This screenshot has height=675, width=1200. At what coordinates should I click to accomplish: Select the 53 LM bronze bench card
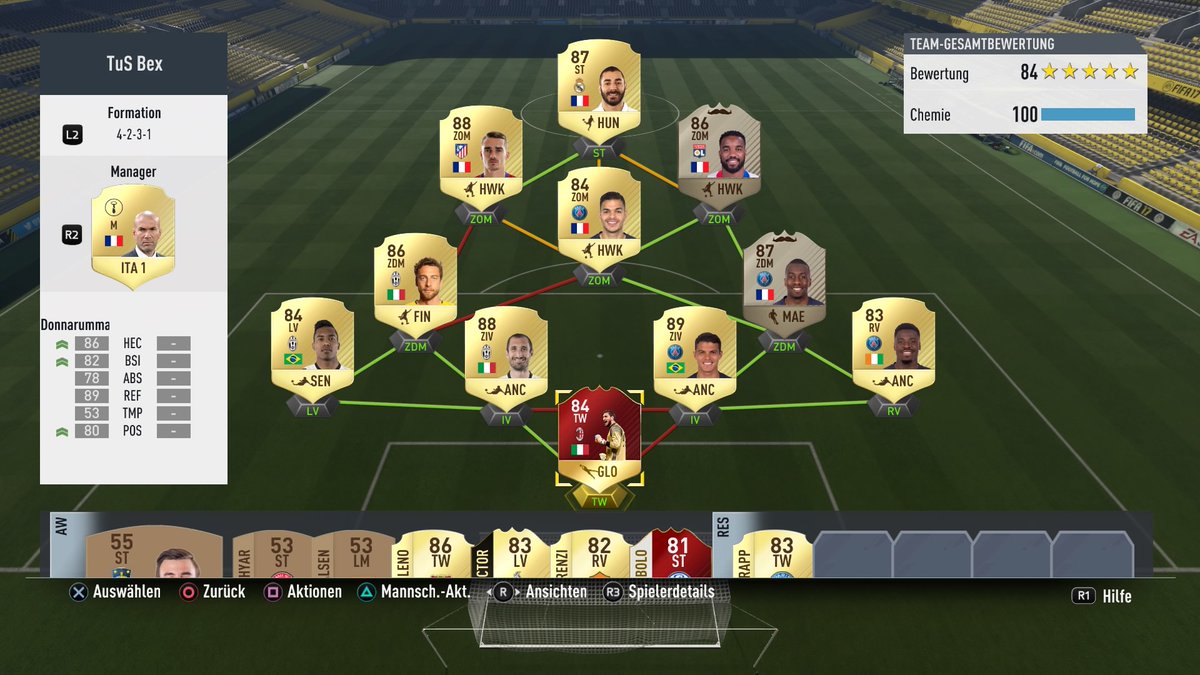[362, 555]
